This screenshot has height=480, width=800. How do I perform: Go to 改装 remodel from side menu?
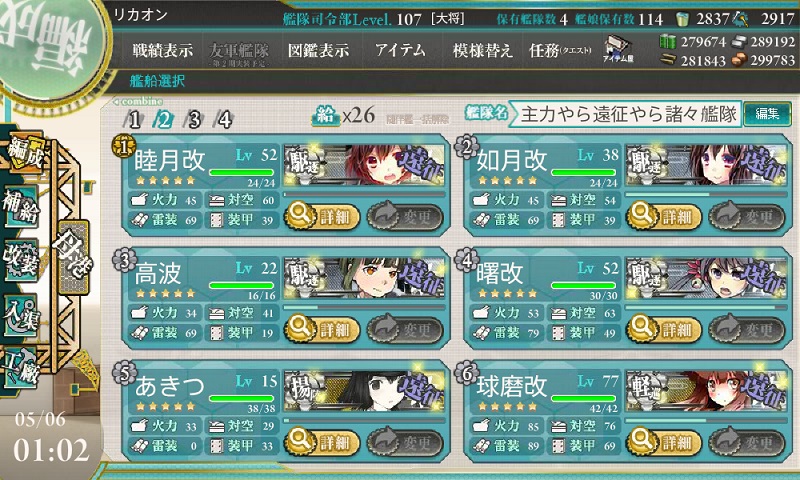(20, 257)
